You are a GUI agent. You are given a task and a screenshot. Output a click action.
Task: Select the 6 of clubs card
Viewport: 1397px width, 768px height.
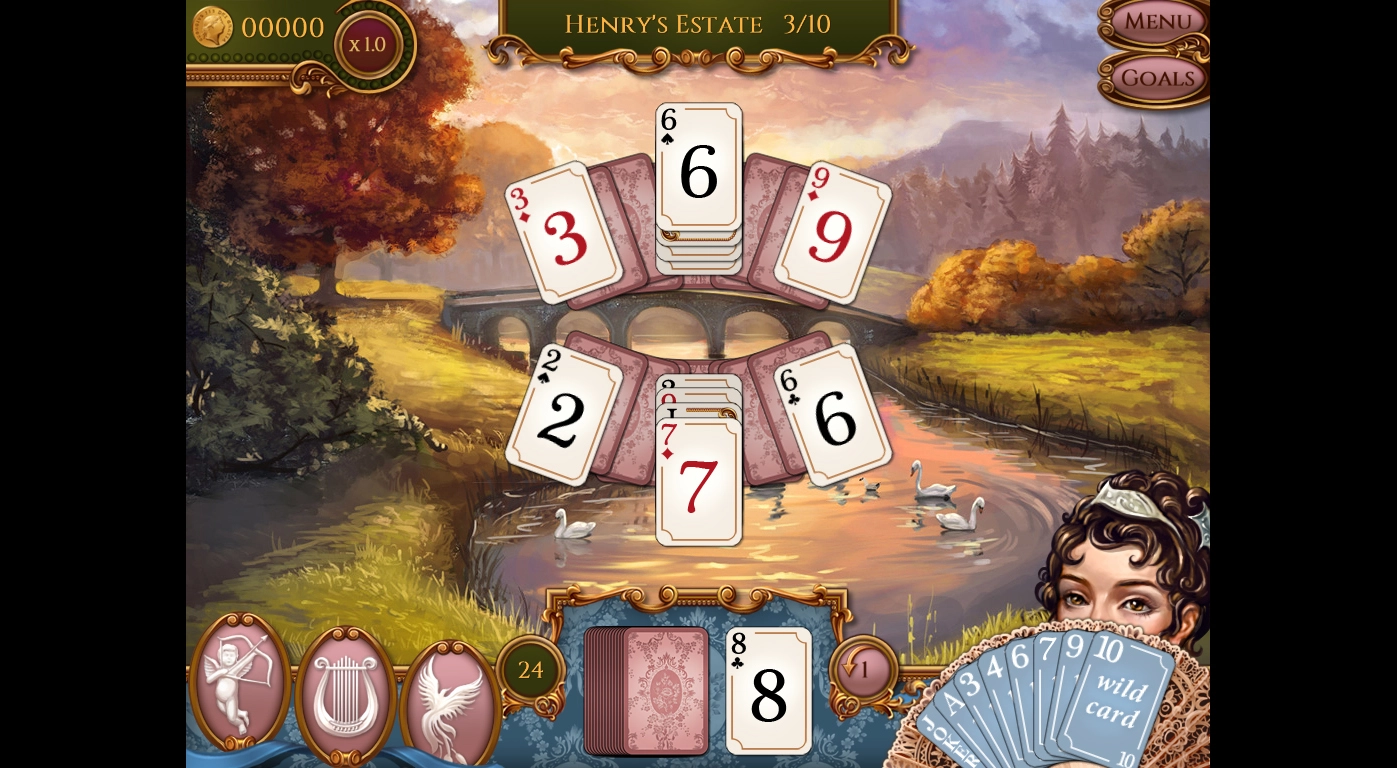tap(833, 415)
